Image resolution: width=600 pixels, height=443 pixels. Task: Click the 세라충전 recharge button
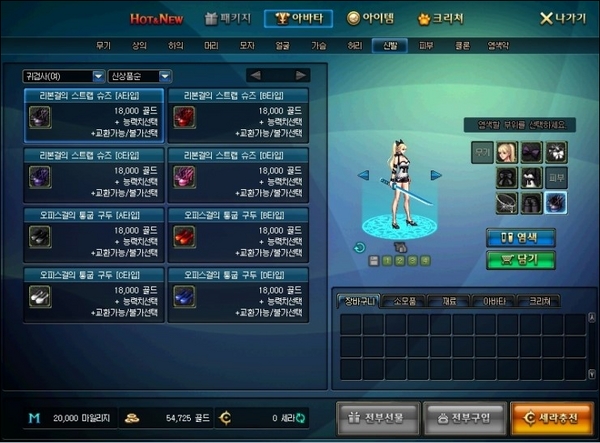[x=550, y=416]
